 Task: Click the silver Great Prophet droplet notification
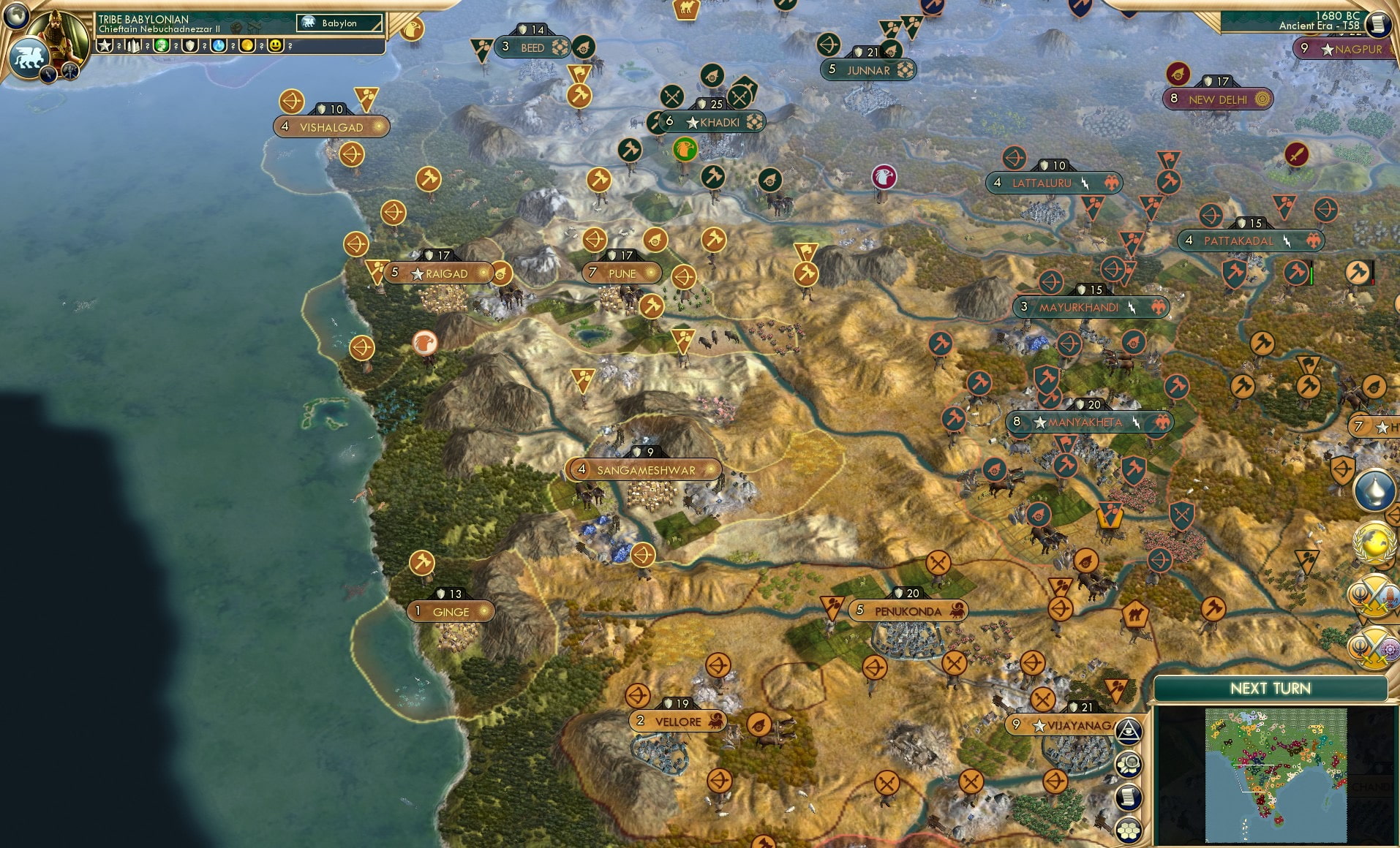click(x=1373, y=488)
